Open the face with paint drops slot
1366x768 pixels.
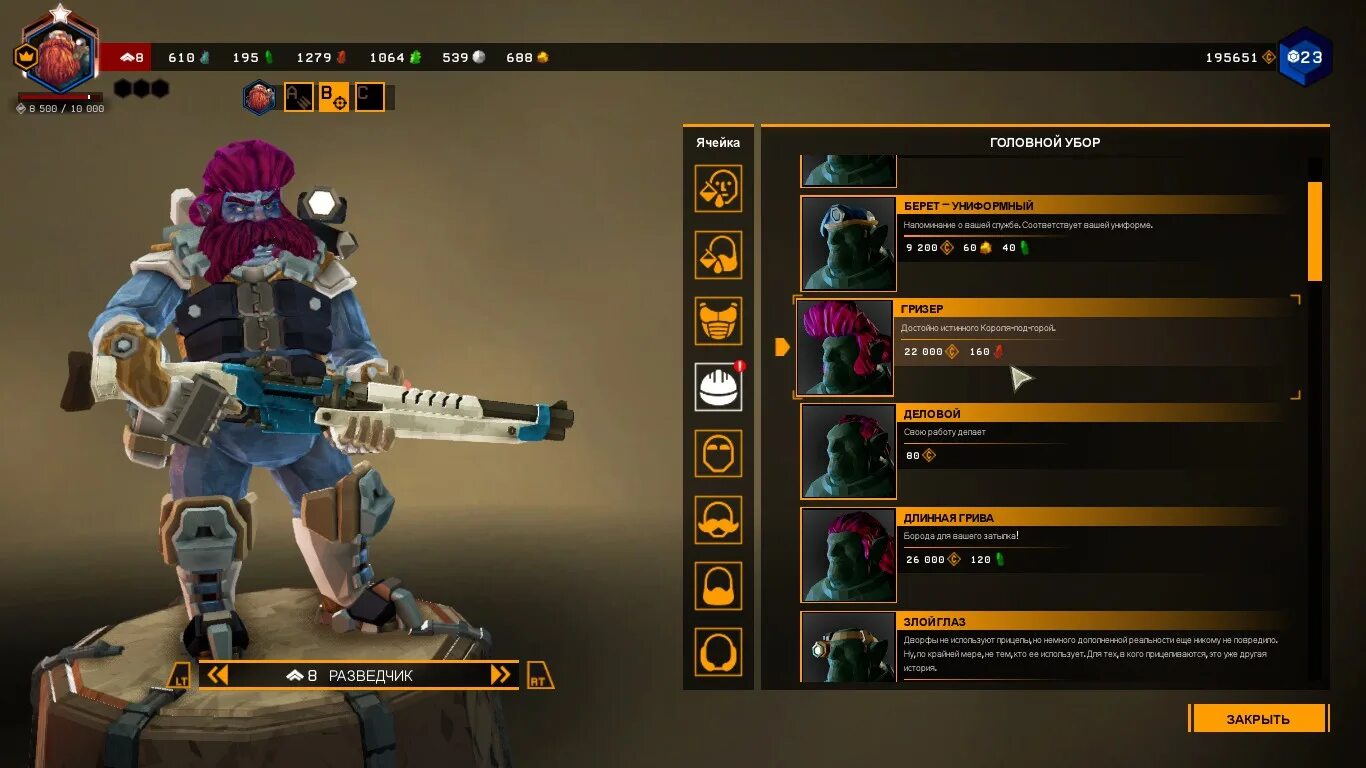718,189
